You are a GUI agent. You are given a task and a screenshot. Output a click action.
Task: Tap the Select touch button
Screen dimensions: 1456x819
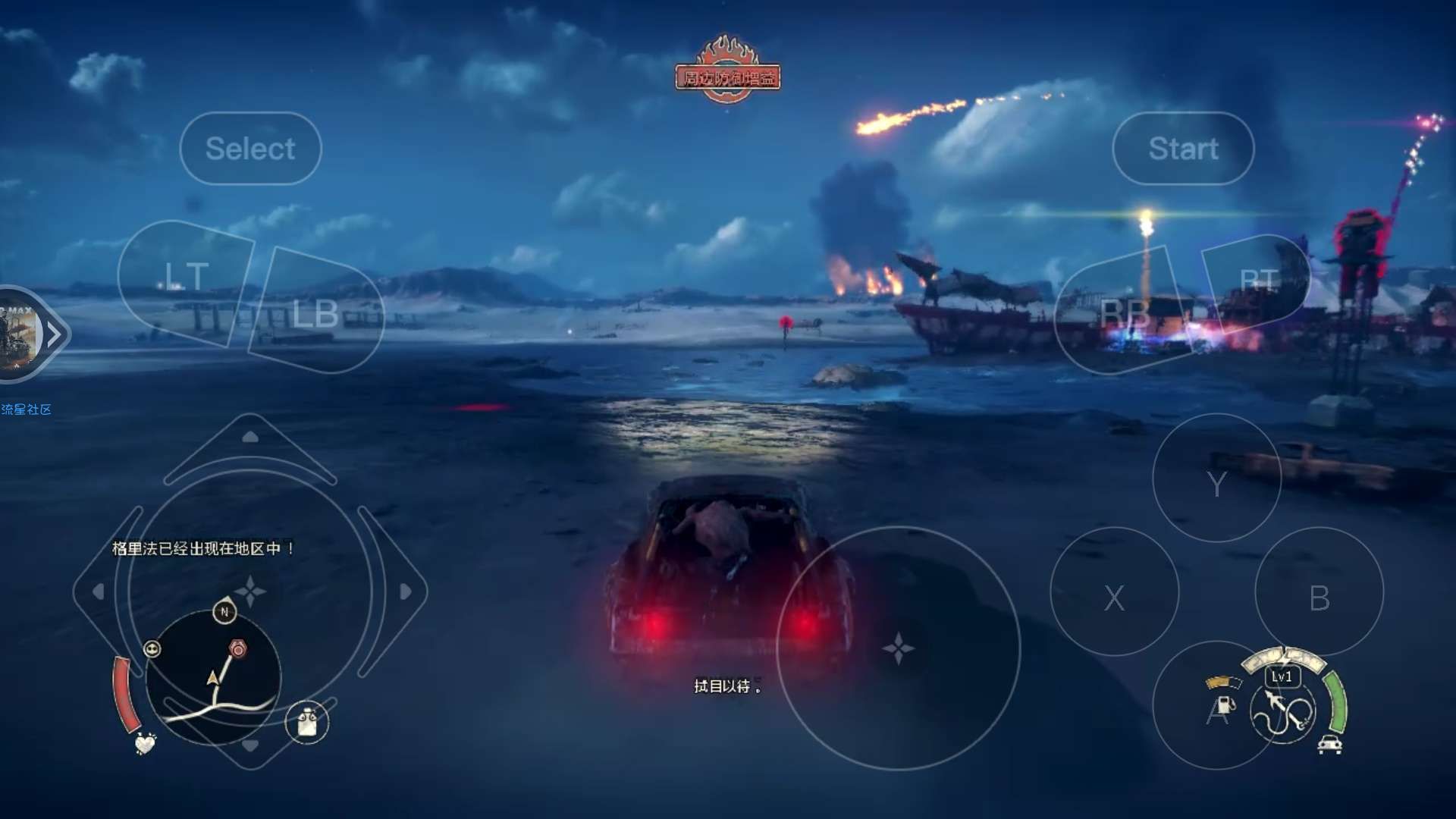pos(250,149)
